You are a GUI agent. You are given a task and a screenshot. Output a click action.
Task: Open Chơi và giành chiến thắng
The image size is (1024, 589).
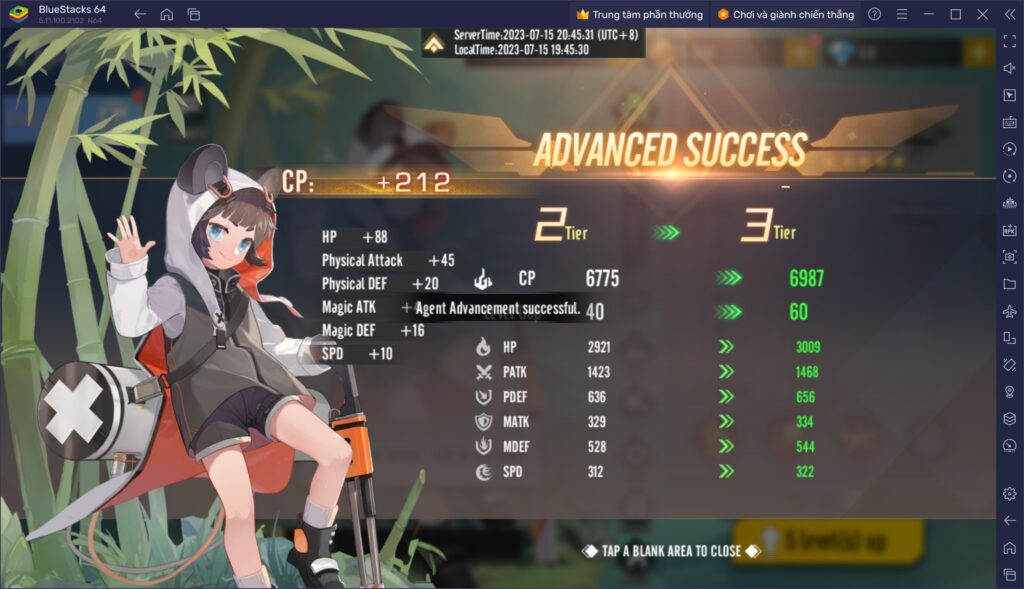pos(785,14)
